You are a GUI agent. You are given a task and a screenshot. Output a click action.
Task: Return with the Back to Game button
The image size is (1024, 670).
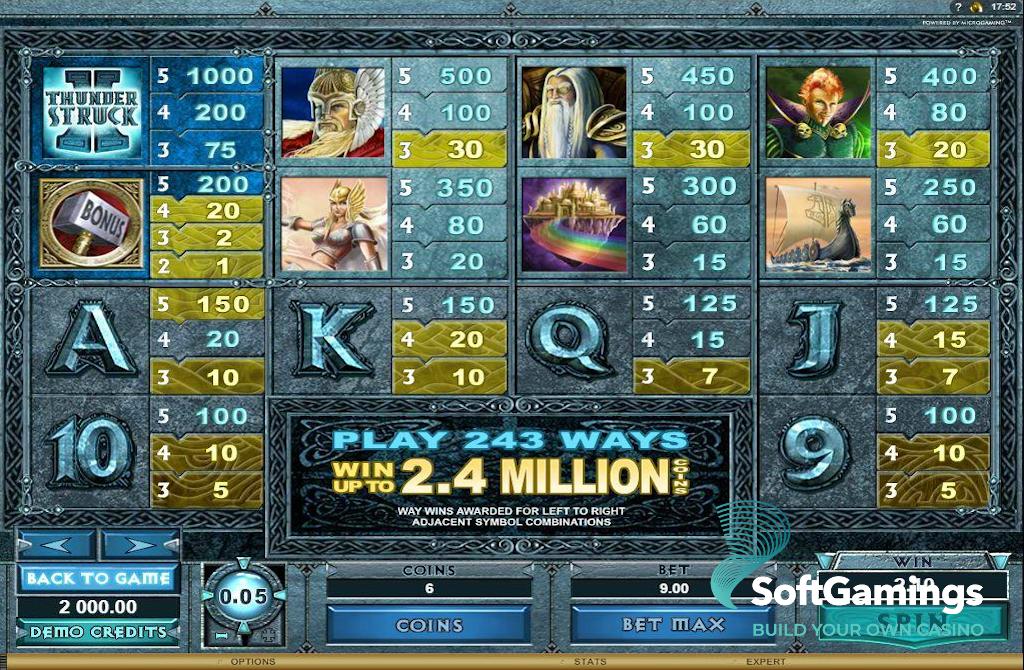(98, 578)
